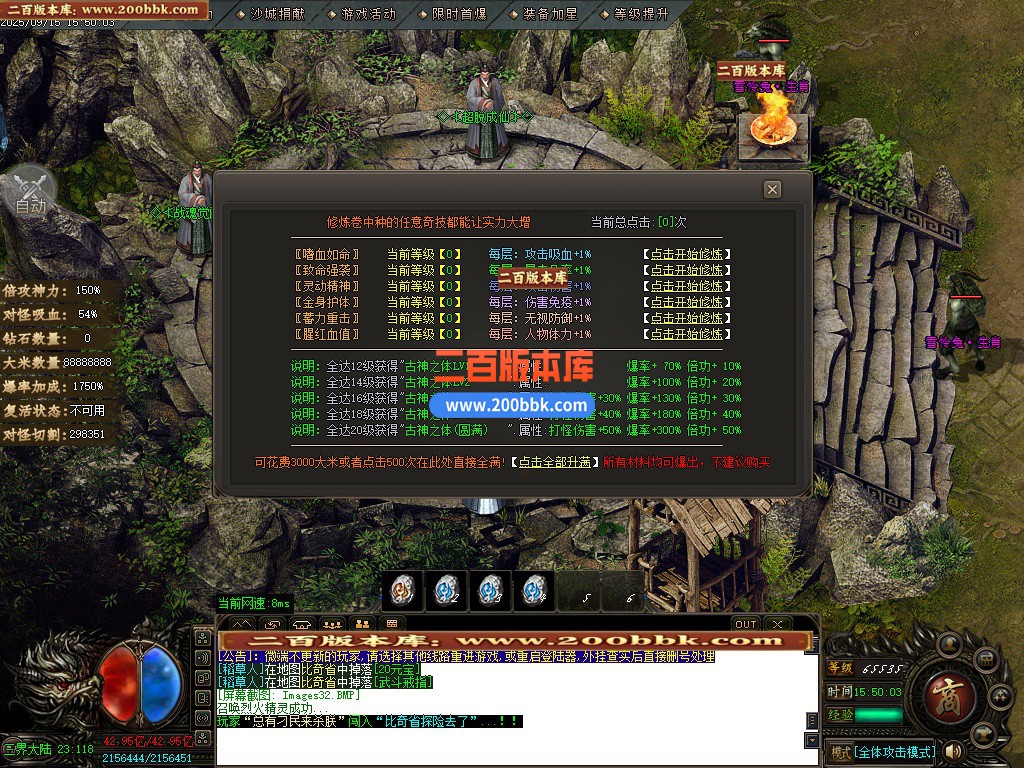The image size is (1024, 768).
Task: Start cultivating 致命强袭 skill
Action: [685, 270]
